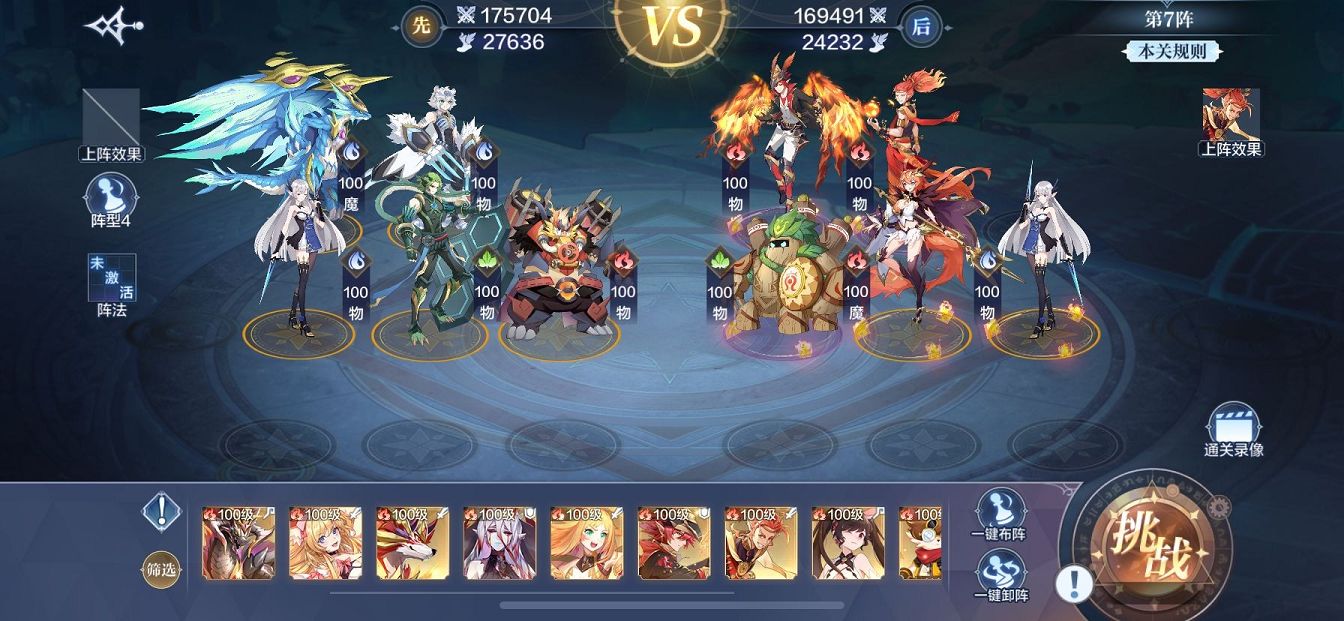The width and height of the screenshot is (1344, 621).
Task: Auto-deploy heroes with 一键布阵
Action: coord(1001,514)
